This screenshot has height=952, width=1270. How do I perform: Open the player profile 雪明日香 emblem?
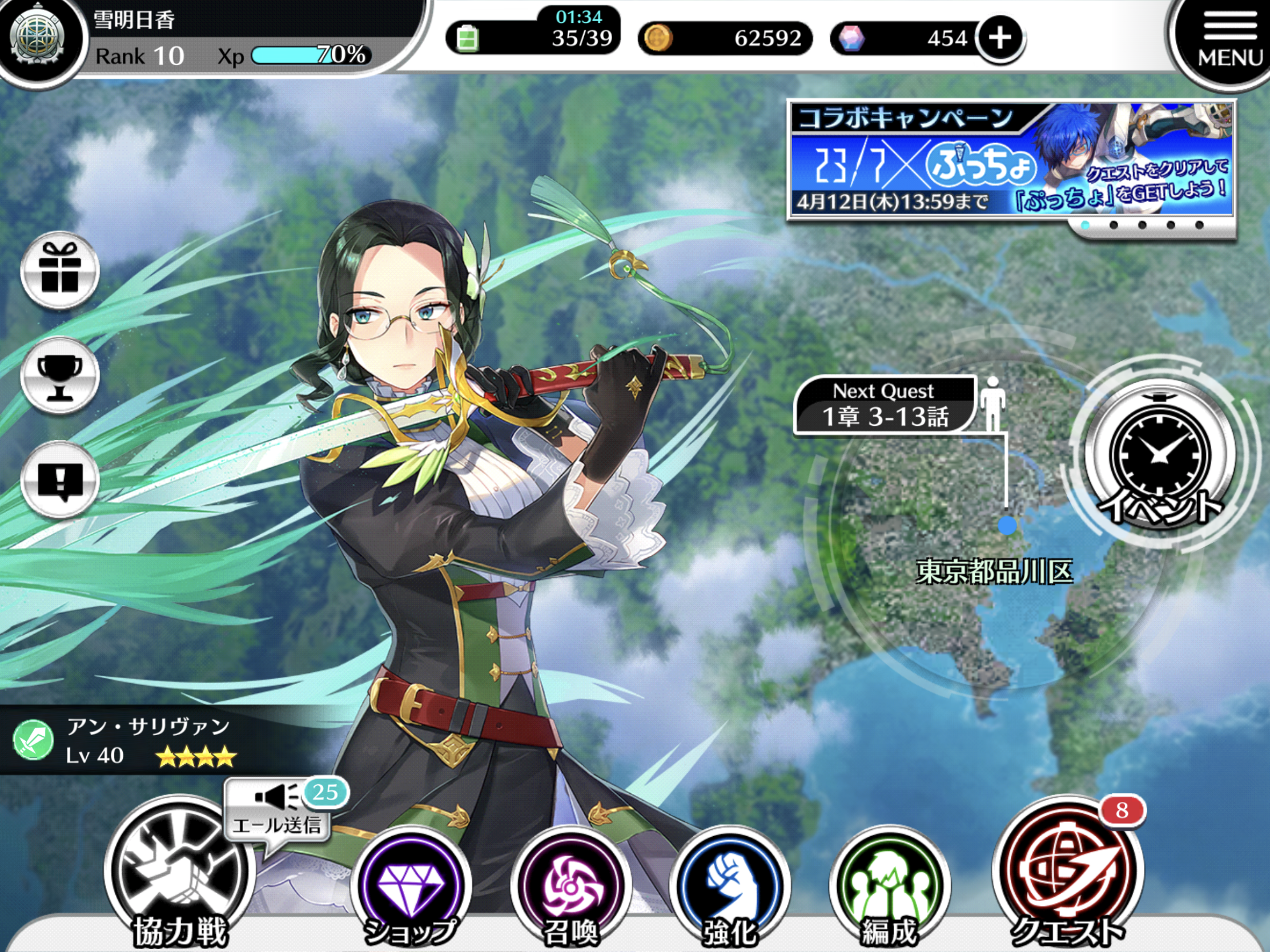pos(37,37)
